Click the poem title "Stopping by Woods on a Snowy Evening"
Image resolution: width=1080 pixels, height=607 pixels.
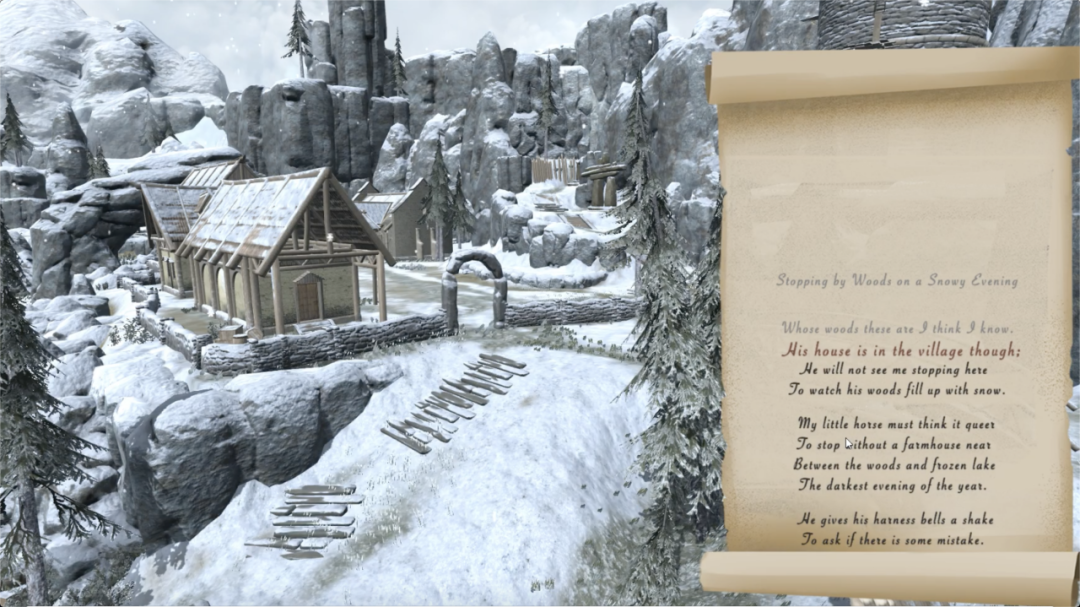click(x=897, y=281)
